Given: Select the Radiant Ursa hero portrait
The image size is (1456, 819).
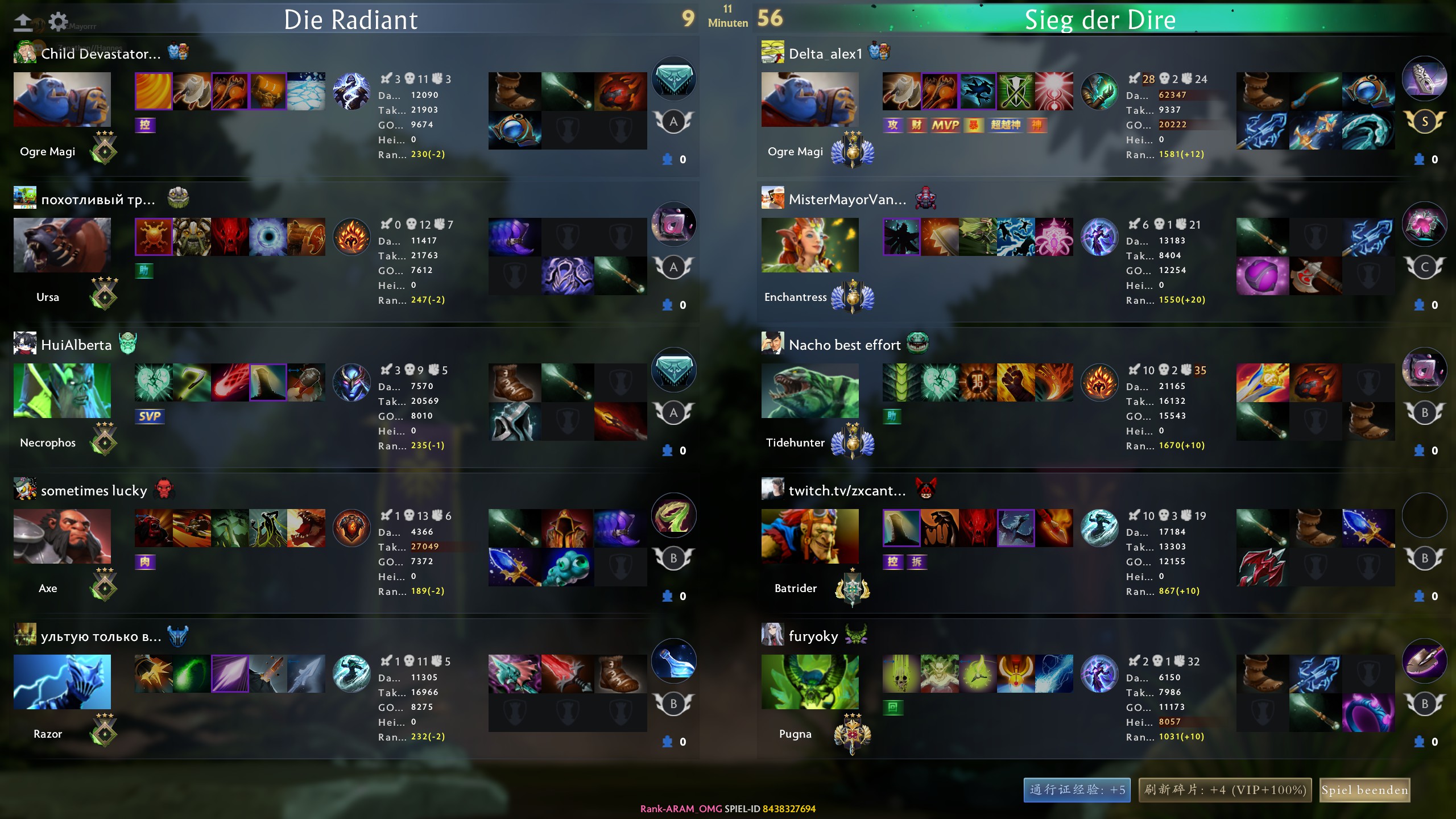Looking at the screenshot, I should 62,245.
